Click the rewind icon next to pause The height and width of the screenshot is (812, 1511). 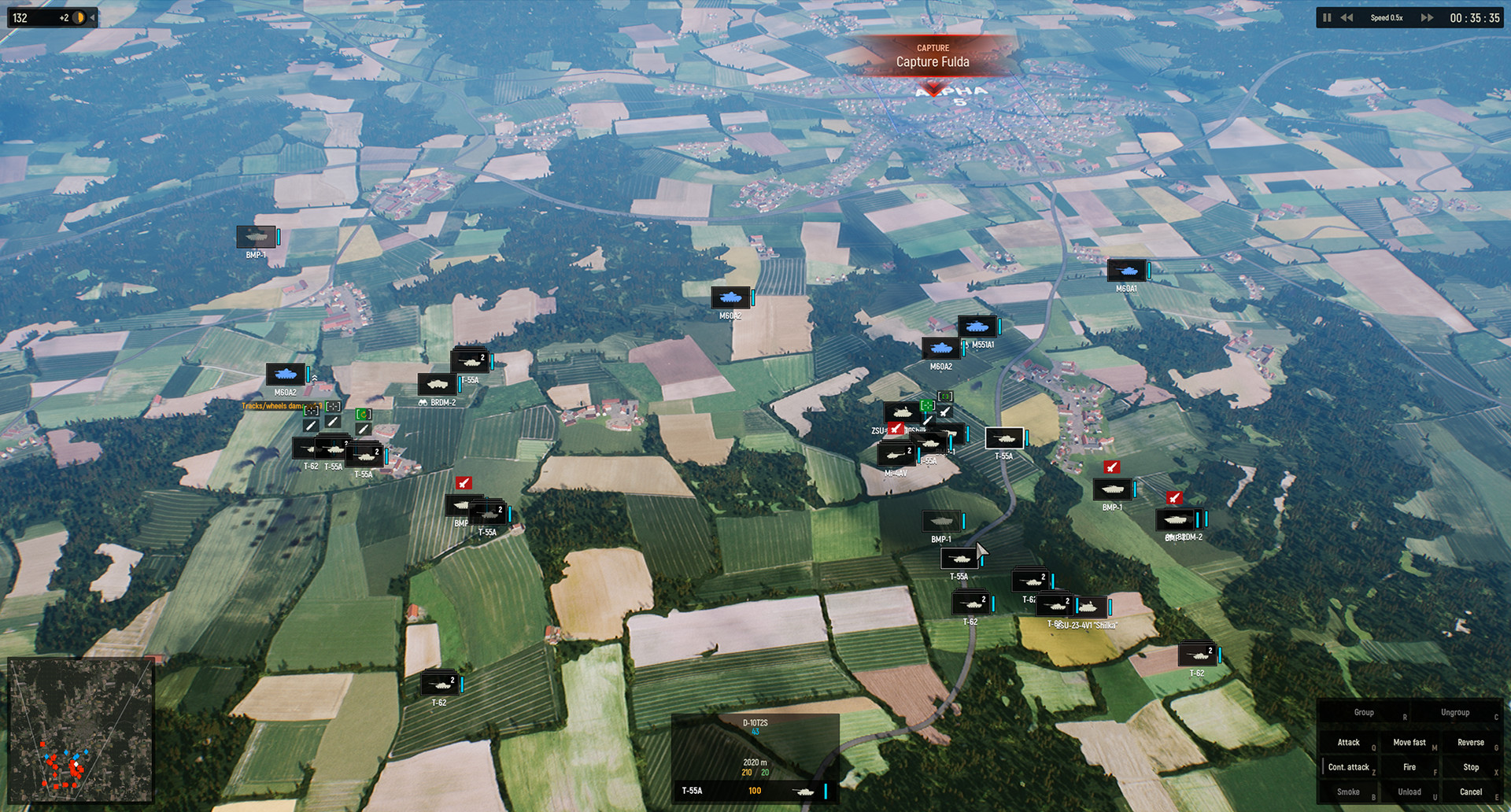point(1347,17)
